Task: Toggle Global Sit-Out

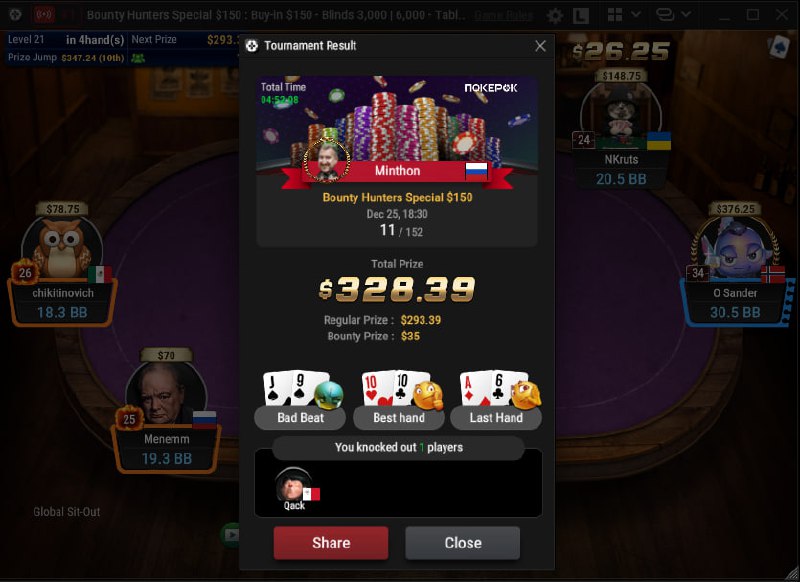Action: click(66, 512)
